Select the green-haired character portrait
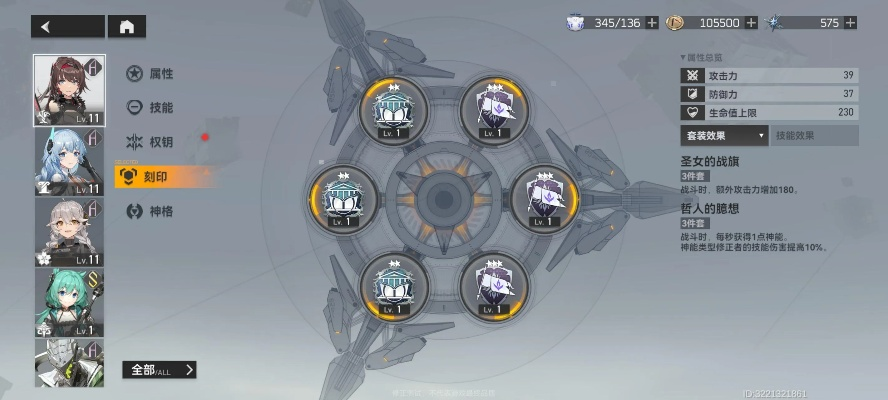Screen dimensions: 888x400 (x=69, y=303)
